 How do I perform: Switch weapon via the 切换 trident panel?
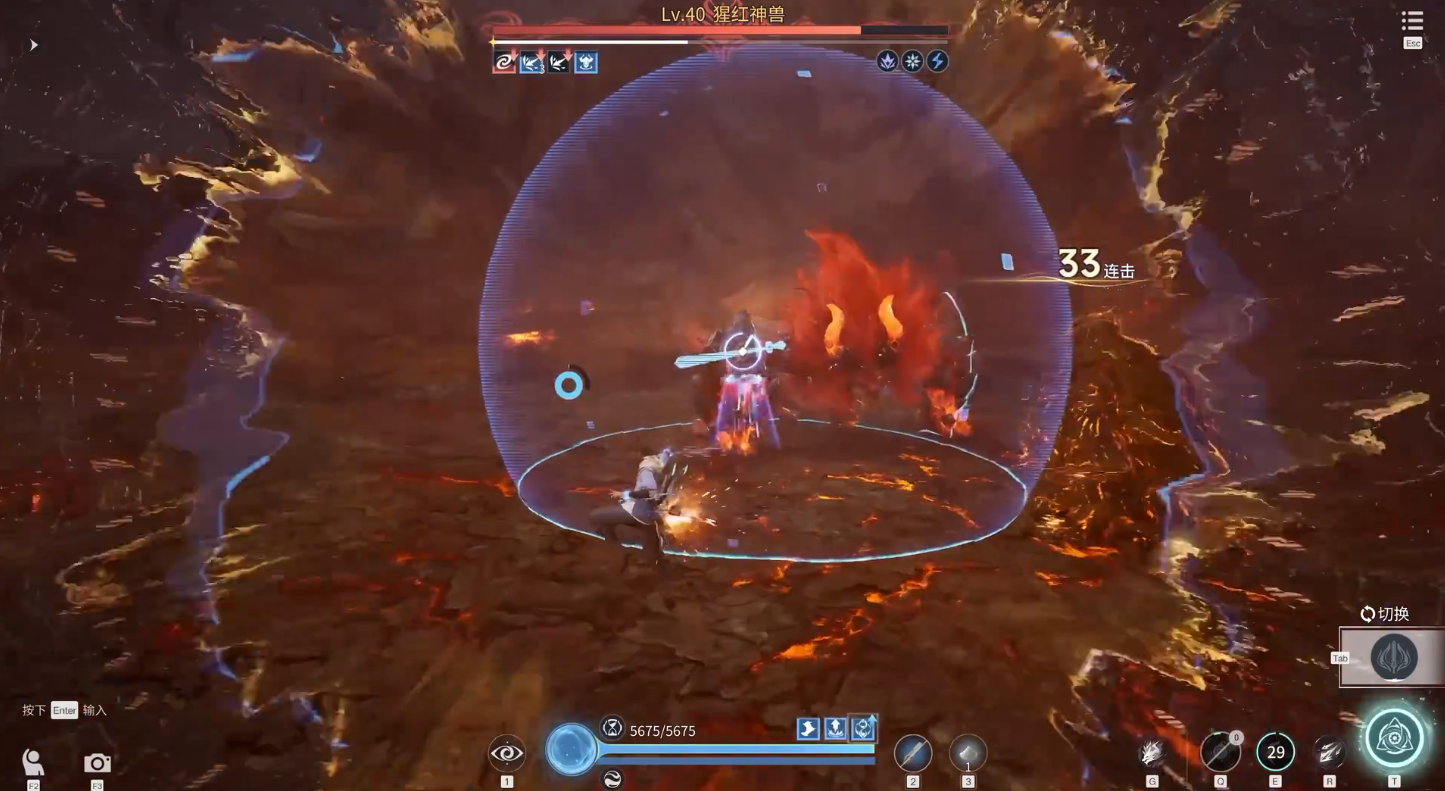1393,657
